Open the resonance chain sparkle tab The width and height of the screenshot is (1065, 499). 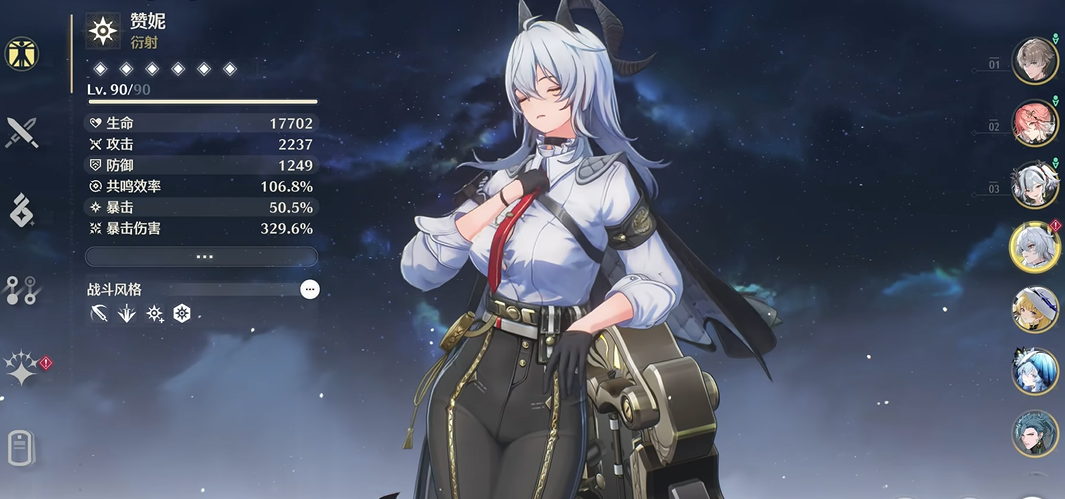coord(21,368)
